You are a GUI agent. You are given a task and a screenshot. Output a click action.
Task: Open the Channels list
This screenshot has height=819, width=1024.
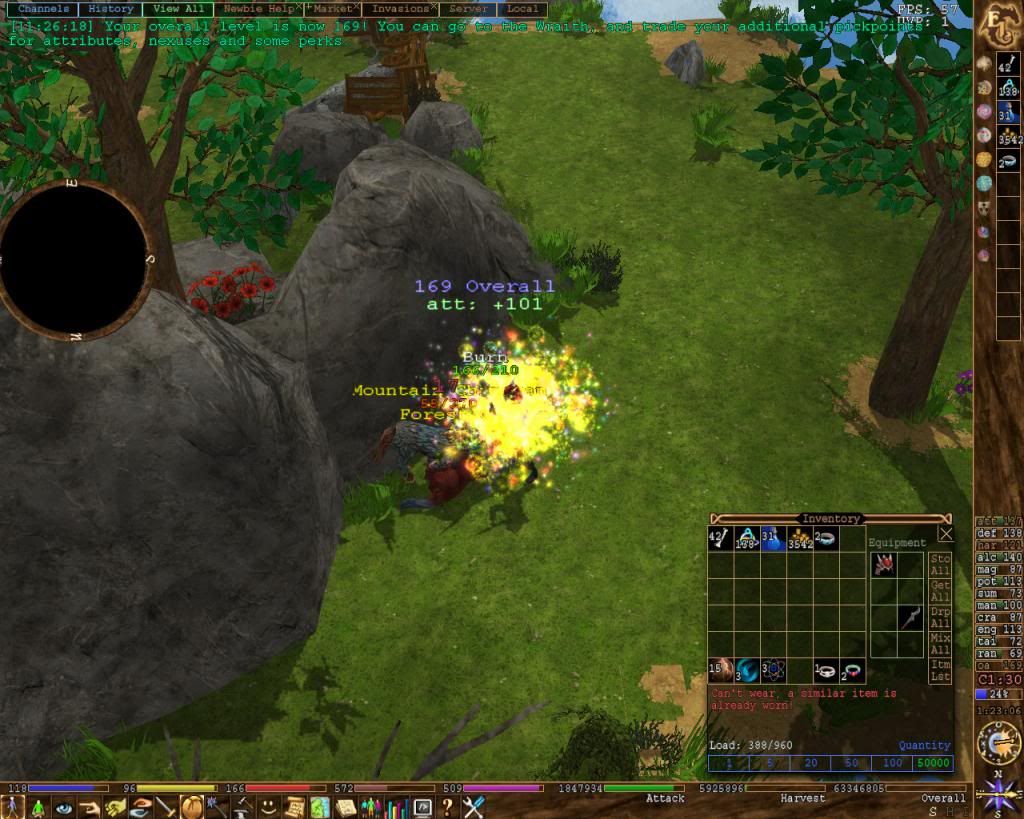(x=44, y=8)
